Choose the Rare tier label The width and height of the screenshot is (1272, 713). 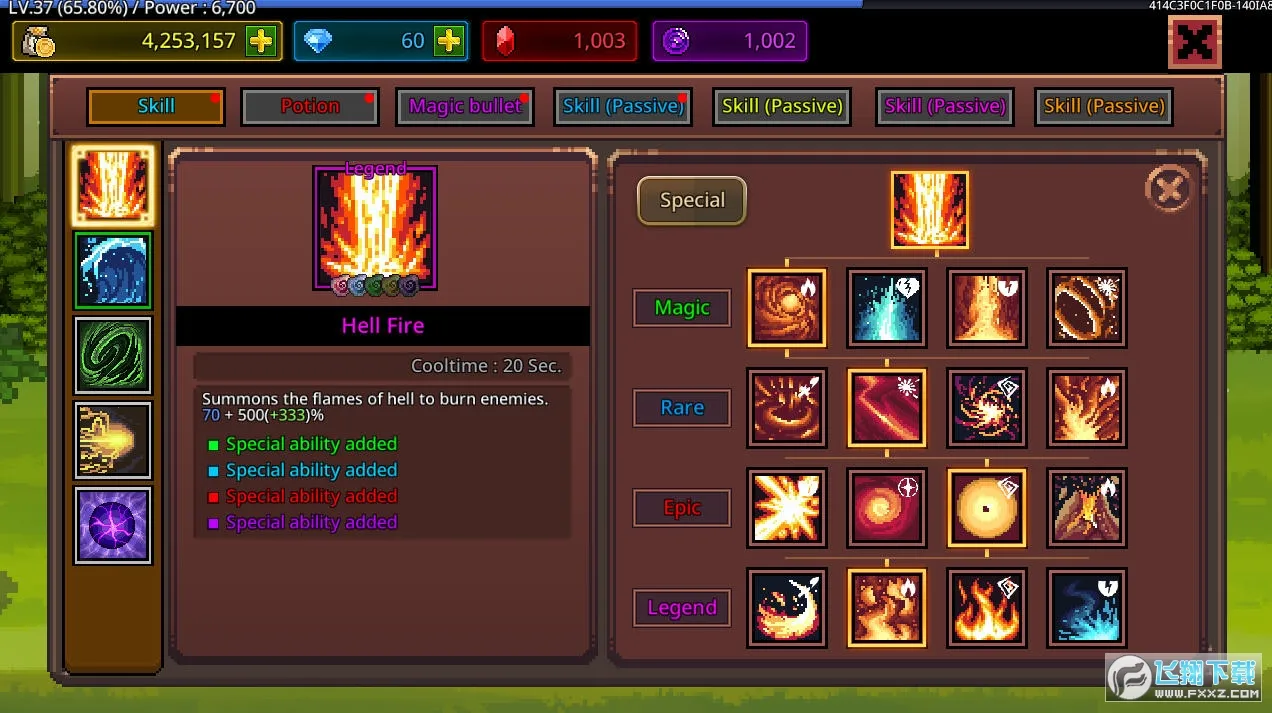pyautogui.click(x=682, y=408)
